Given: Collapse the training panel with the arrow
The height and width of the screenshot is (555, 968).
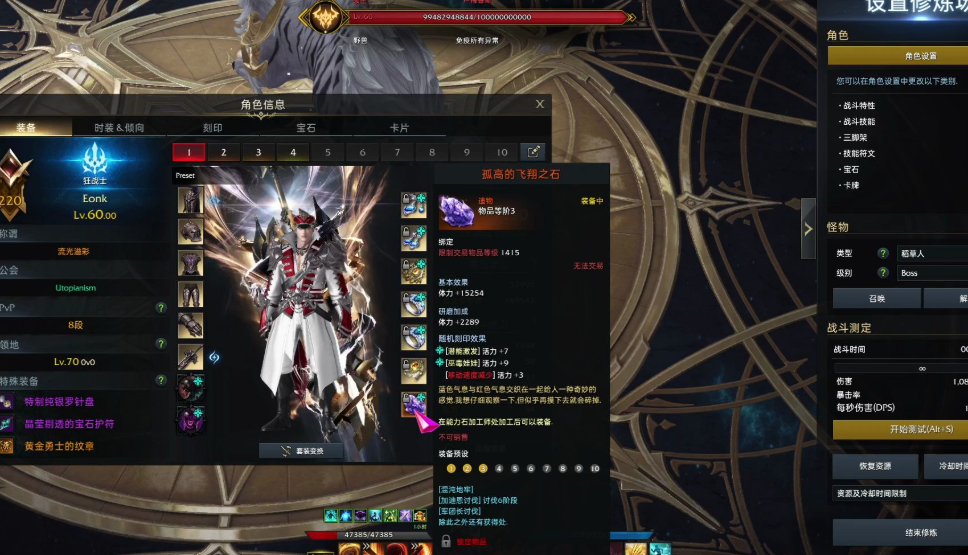Looking at the screenshot, I should (808, 229).
